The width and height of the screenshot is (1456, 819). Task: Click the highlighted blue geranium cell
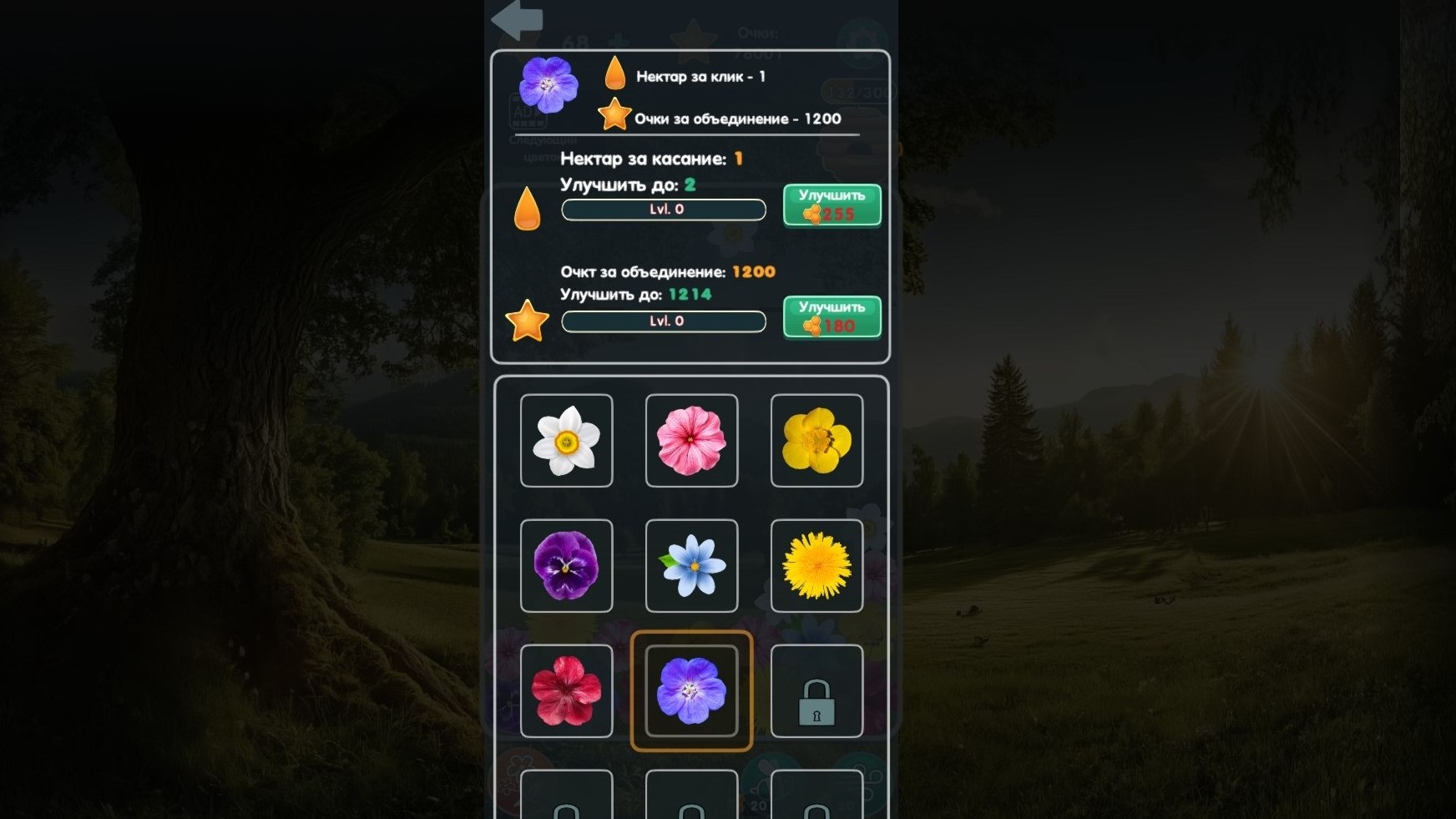[x=691, y=690]
